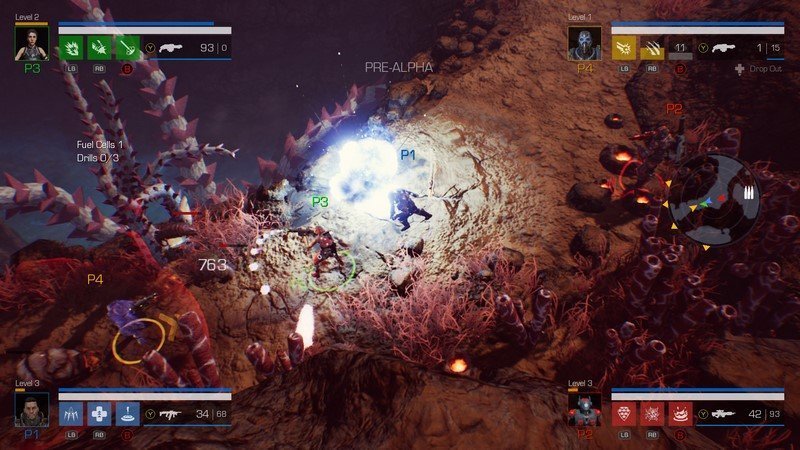
Task: Trigger P3's third green ability icon
Action: 127,47
